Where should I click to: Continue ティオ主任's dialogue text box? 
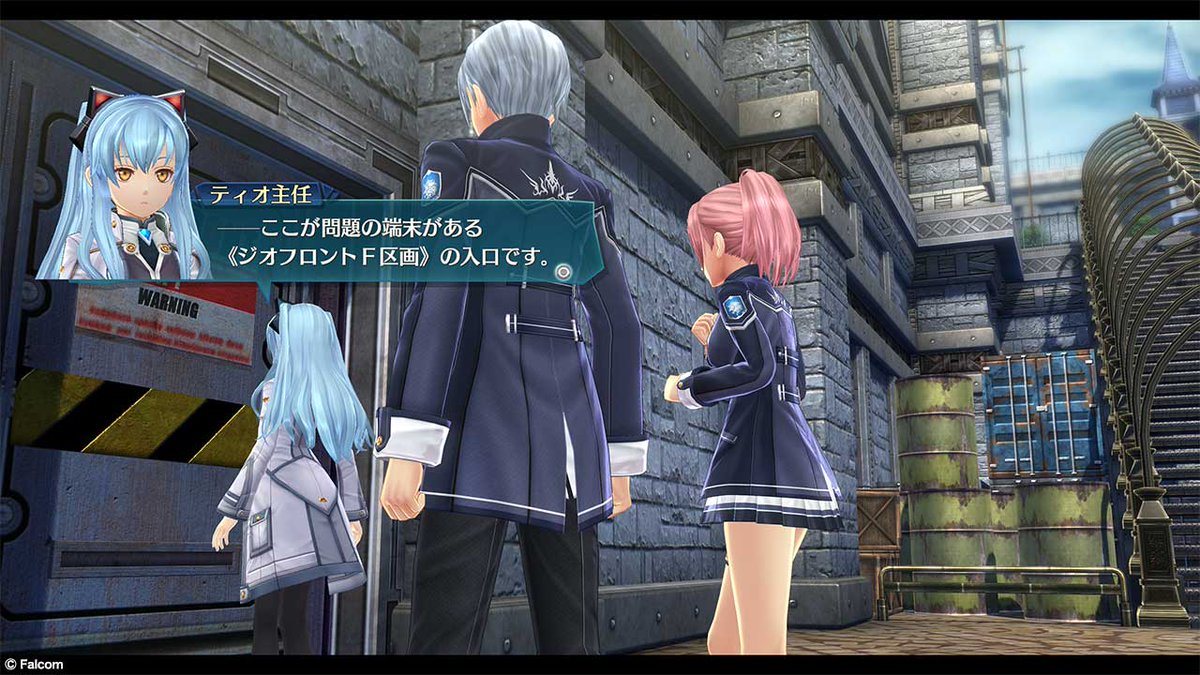pyautogui.click(x=400, y=243)
